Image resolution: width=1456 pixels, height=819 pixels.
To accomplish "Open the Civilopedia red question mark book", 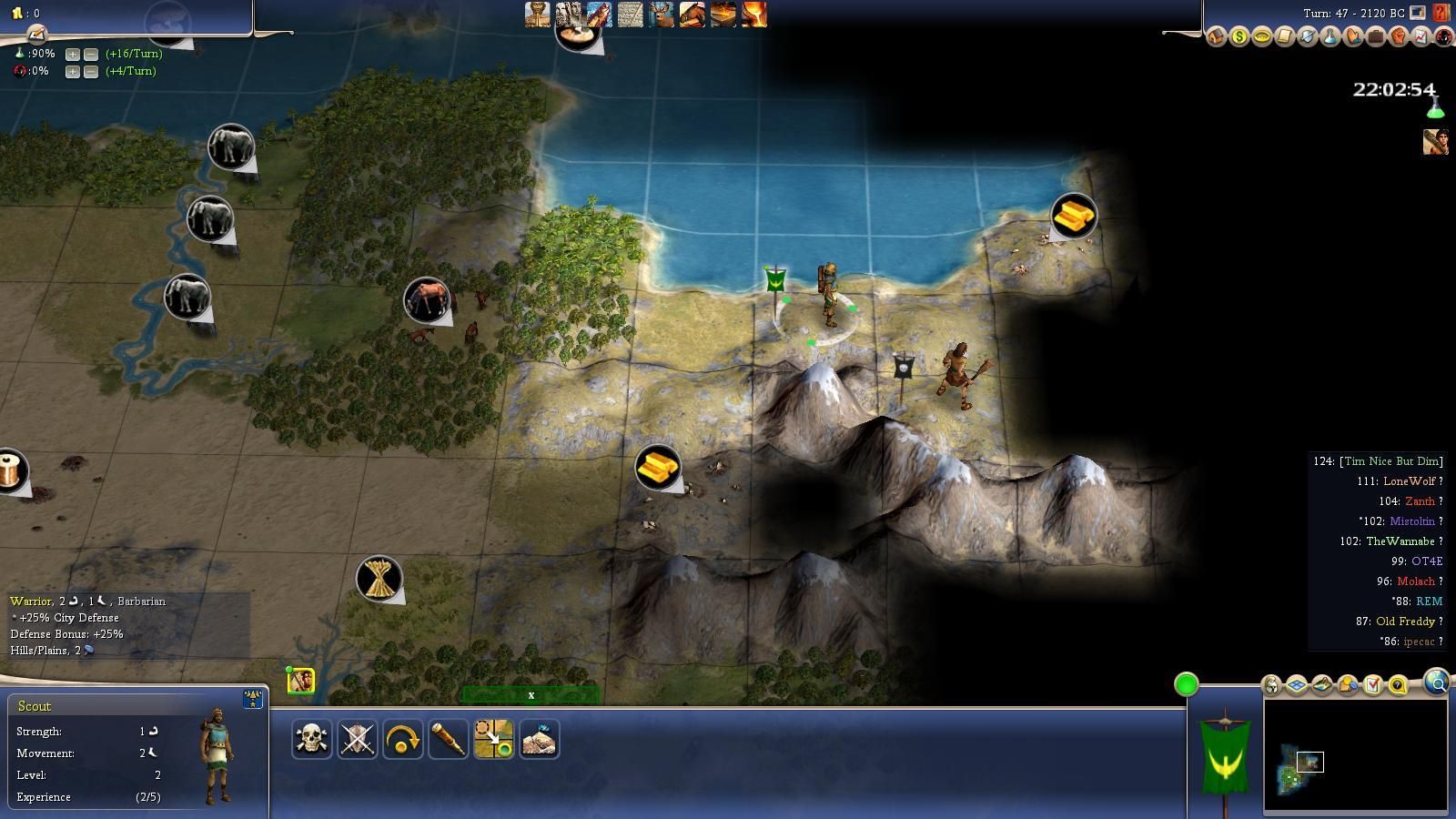I will coord(1441,13).
